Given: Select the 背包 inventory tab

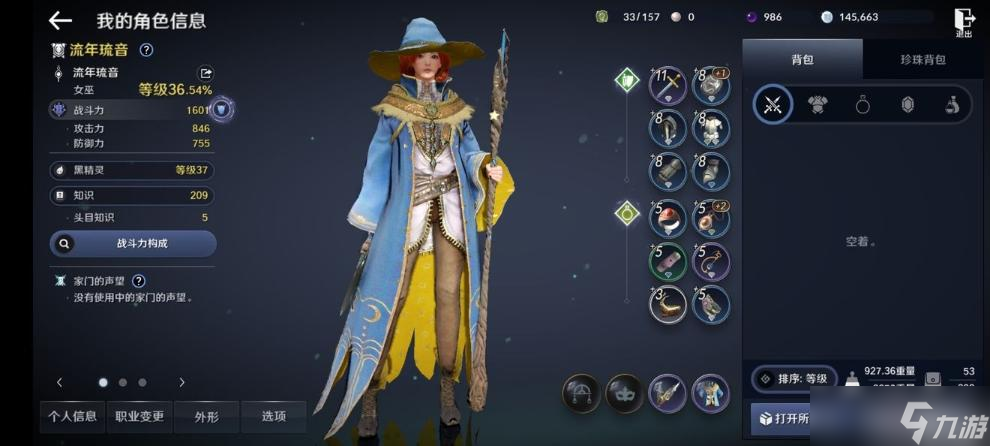Looking at the screenshot, I should pyautogui.click(x=802, y=60).
